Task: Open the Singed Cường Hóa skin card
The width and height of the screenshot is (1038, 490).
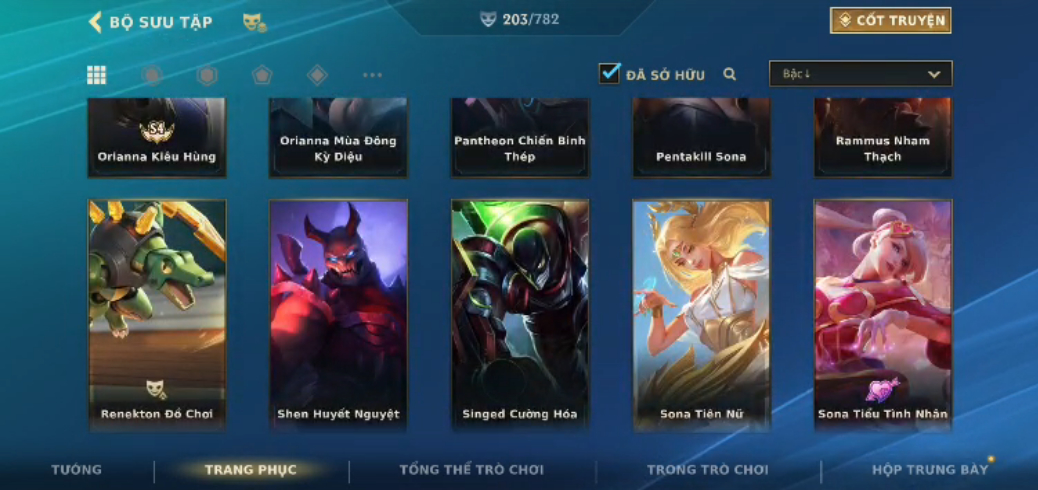Action: 520,315
